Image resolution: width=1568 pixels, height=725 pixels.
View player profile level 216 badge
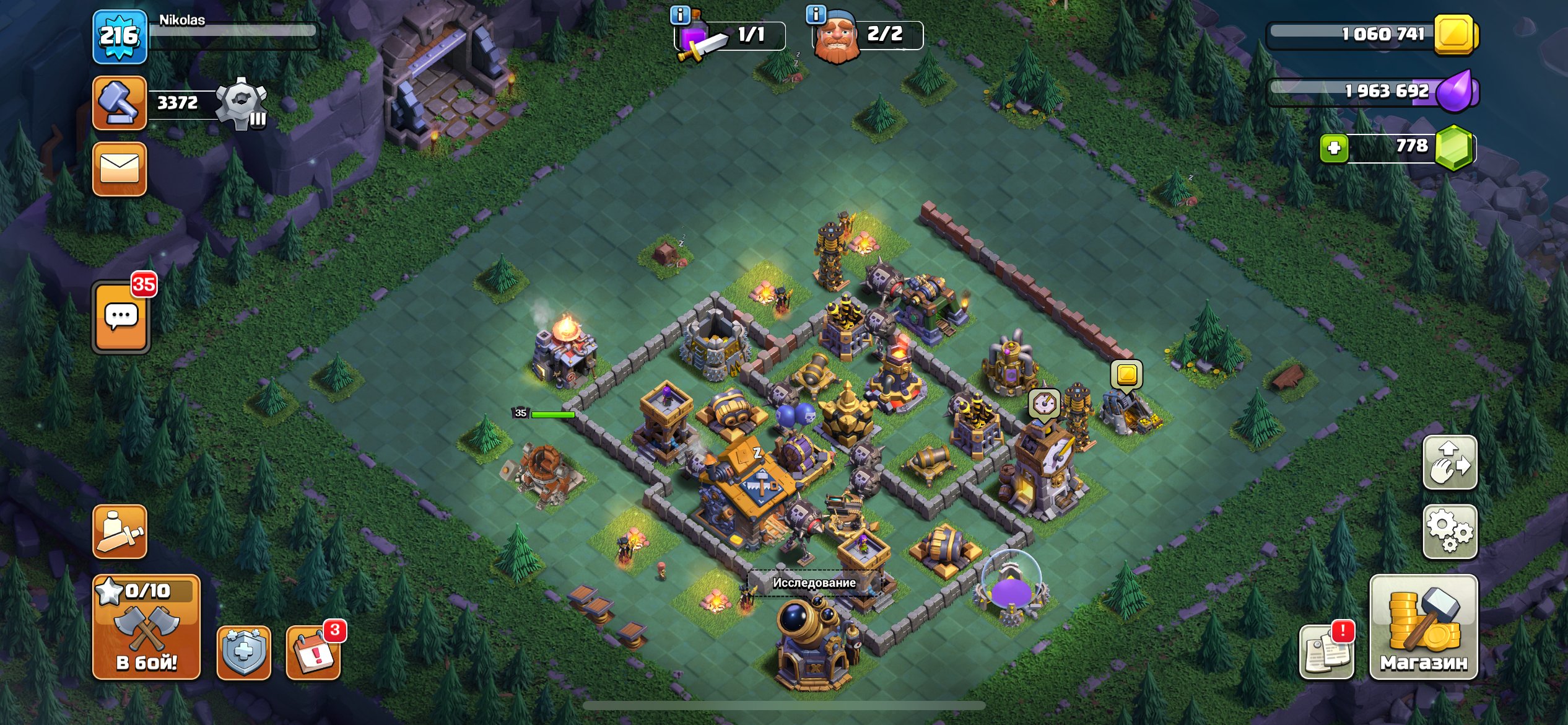tap(120, 37)
